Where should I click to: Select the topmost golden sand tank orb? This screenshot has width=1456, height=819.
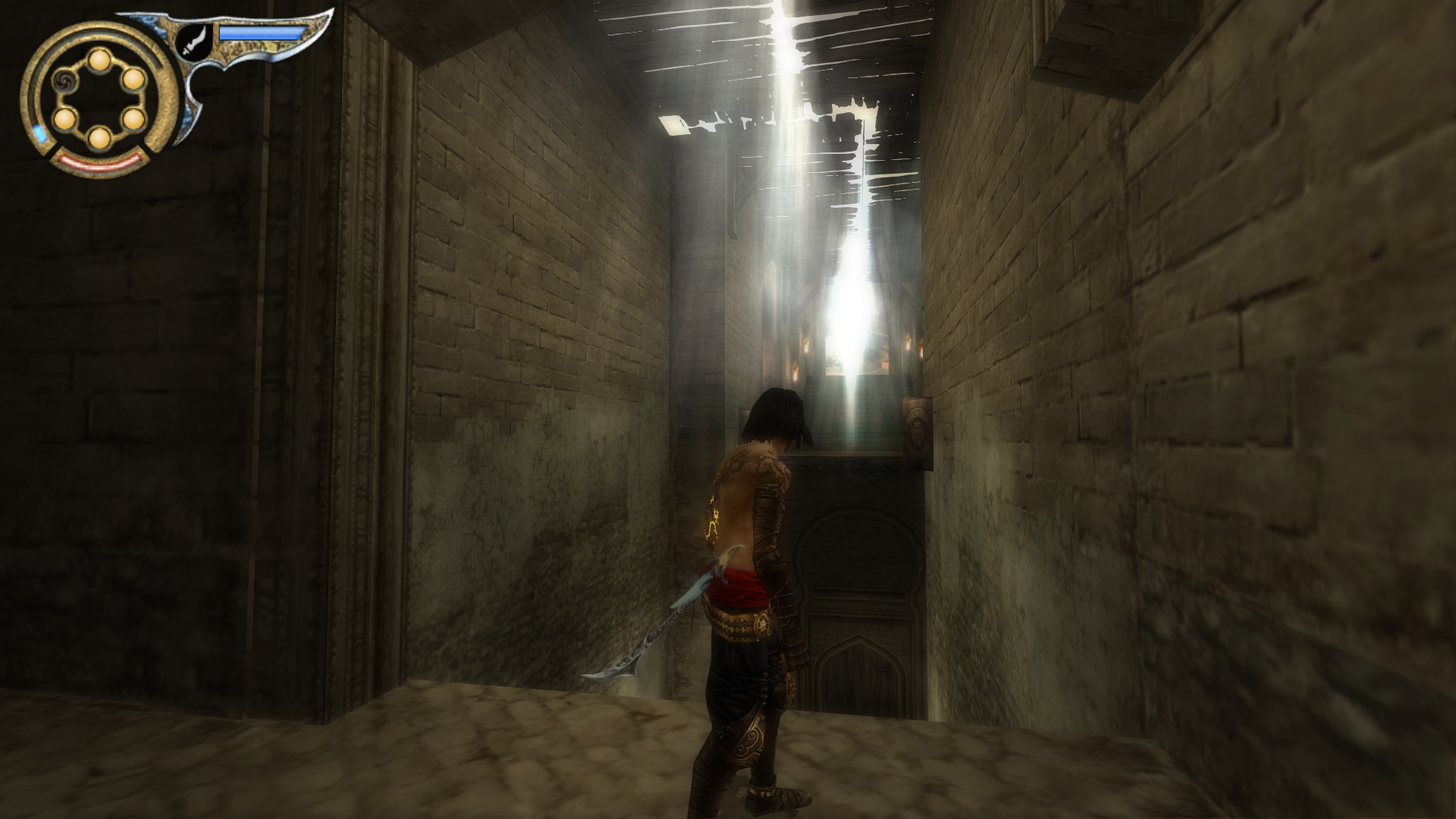point(99,61)
